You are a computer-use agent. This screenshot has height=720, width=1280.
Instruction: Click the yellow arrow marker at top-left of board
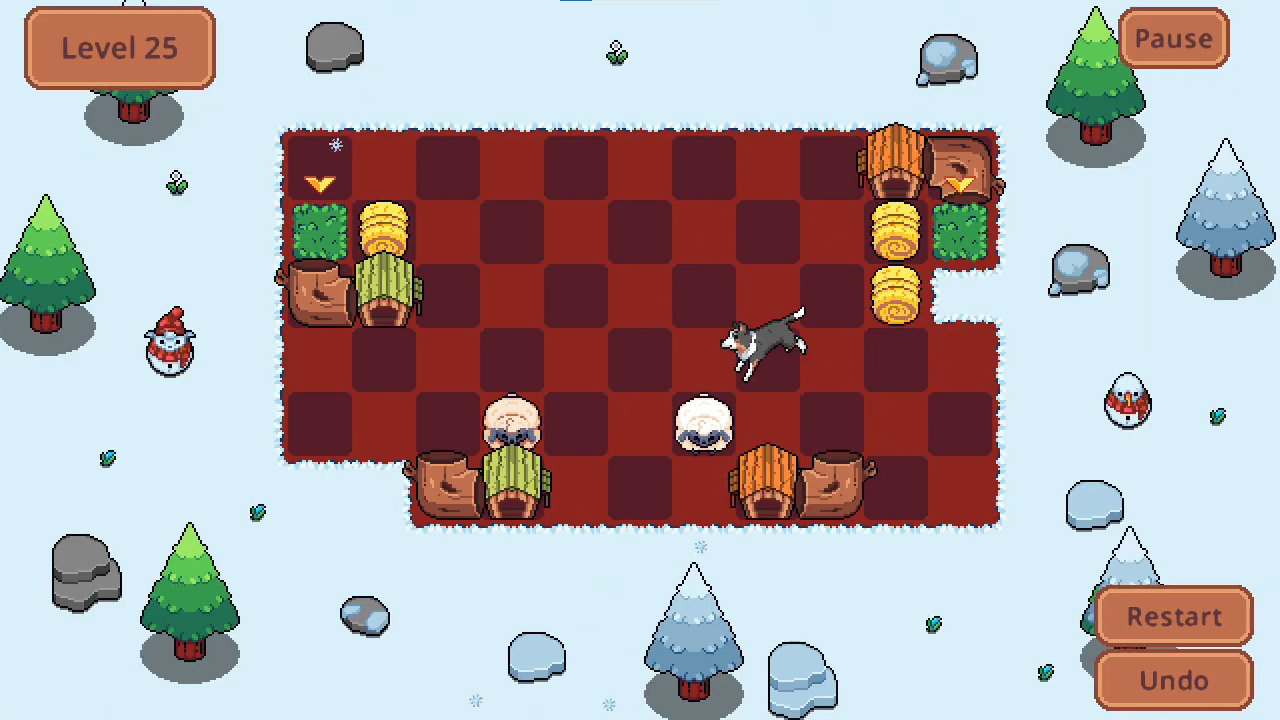click(320, 182)
